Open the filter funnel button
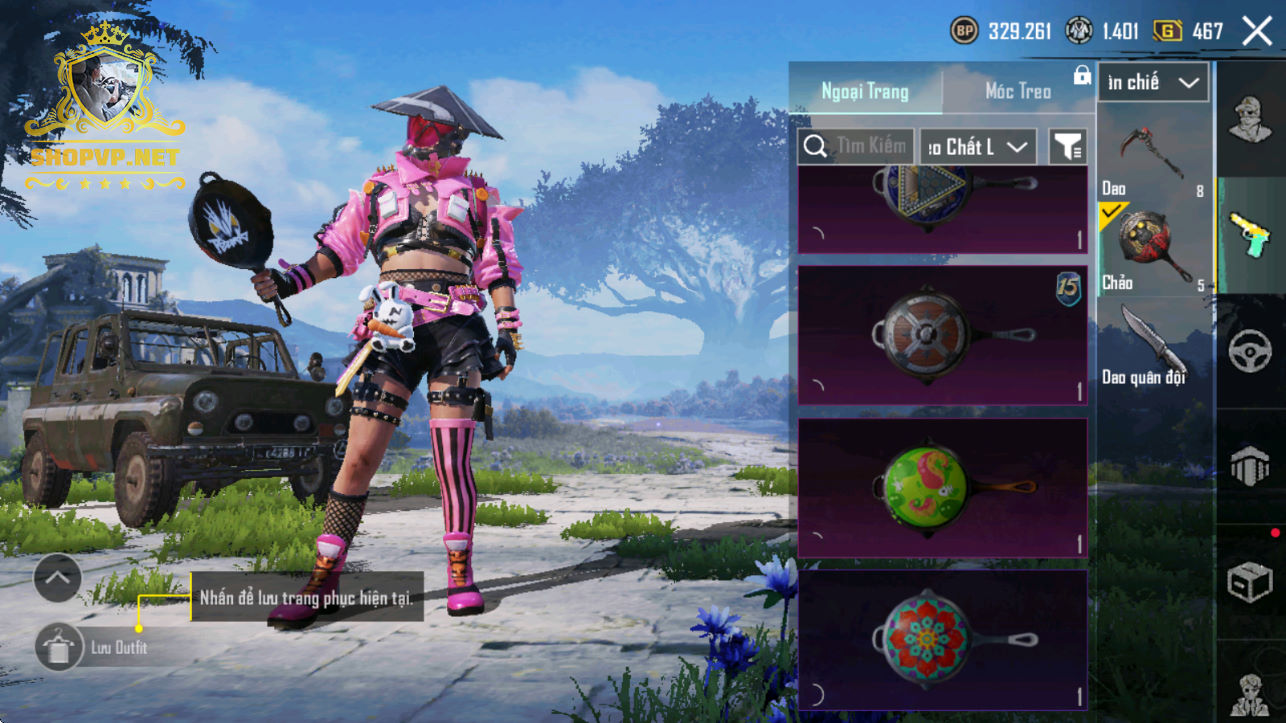Screen dimensions: 1286x723 pyautogui.click(x=1067, y=147)
